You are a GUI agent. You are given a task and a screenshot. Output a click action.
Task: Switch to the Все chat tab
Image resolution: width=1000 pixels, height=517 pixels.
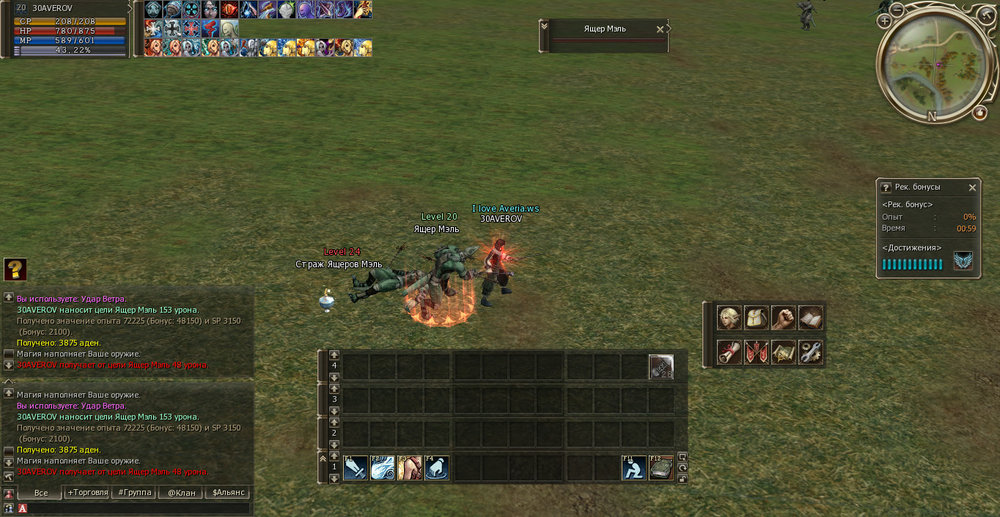(40, 493)
